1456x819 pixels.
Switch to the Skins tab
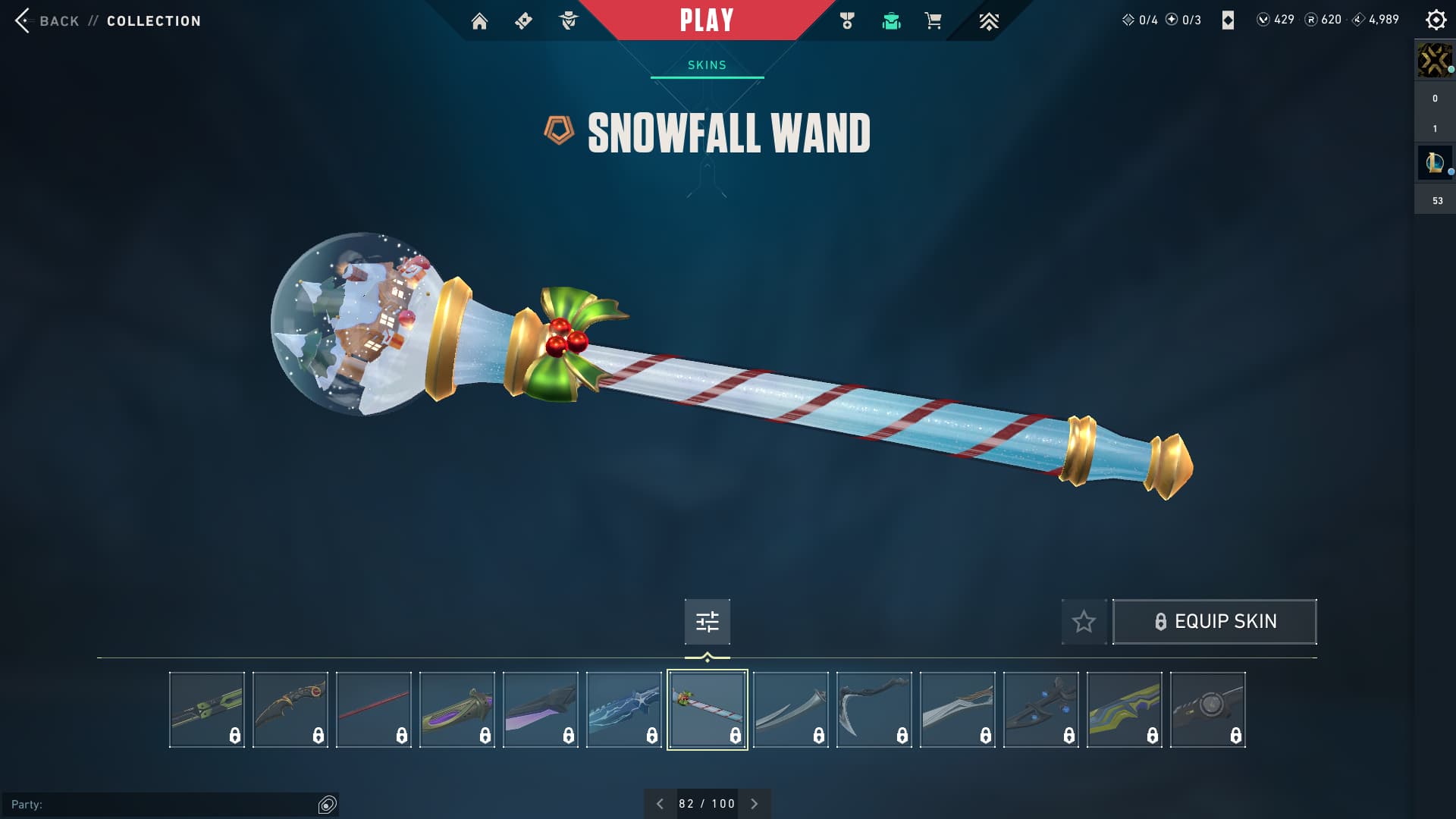pyautogui.click(x=707, y=65)
